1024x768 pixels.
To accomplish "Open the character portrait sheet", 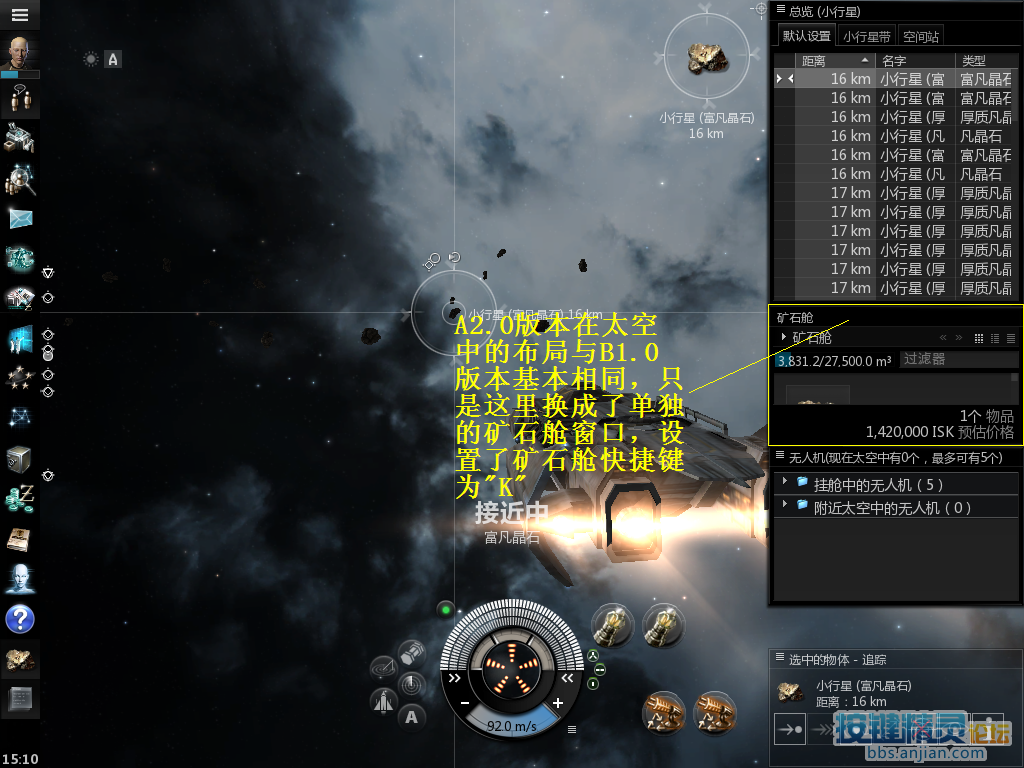I will [x=20, y=54].
